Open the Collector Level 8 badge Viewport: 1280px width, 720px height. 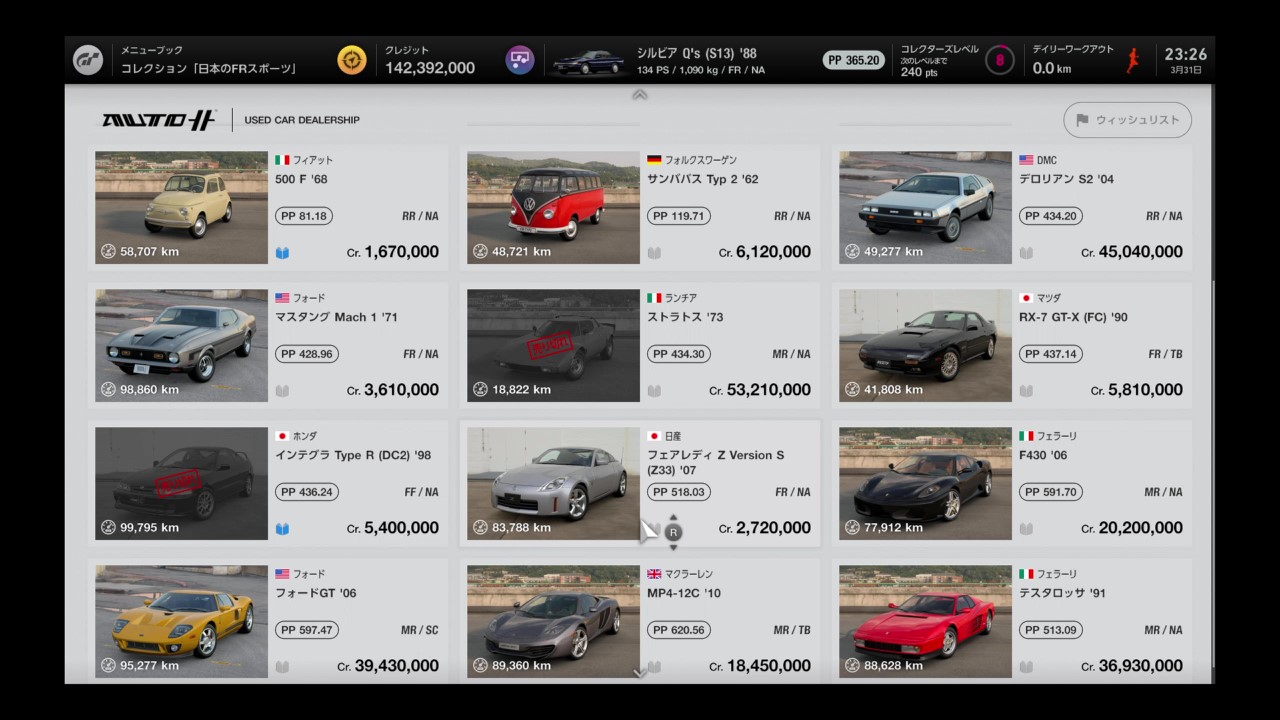point(999,60)
